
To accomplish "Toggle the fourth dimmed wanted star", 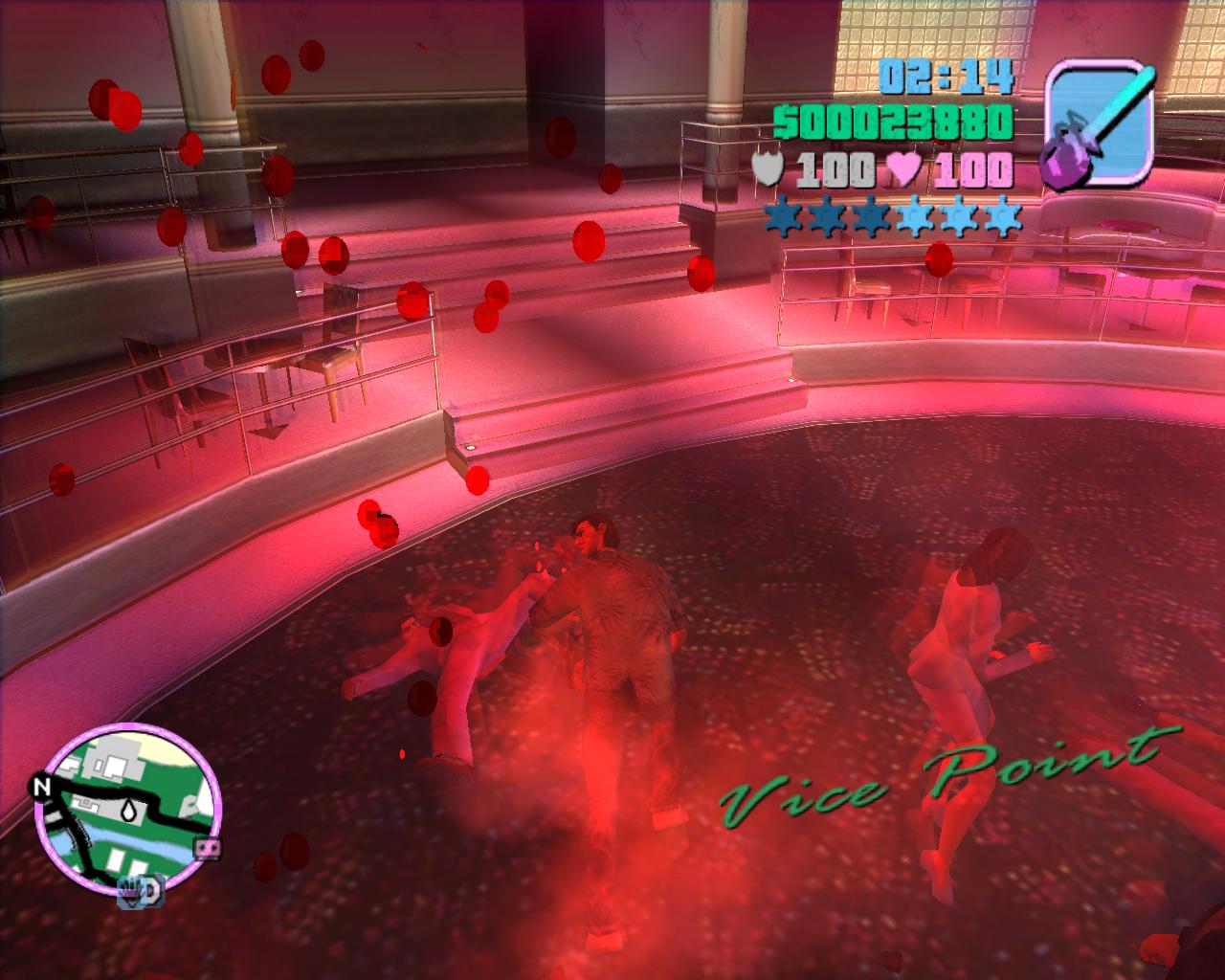I will point(913,214).
